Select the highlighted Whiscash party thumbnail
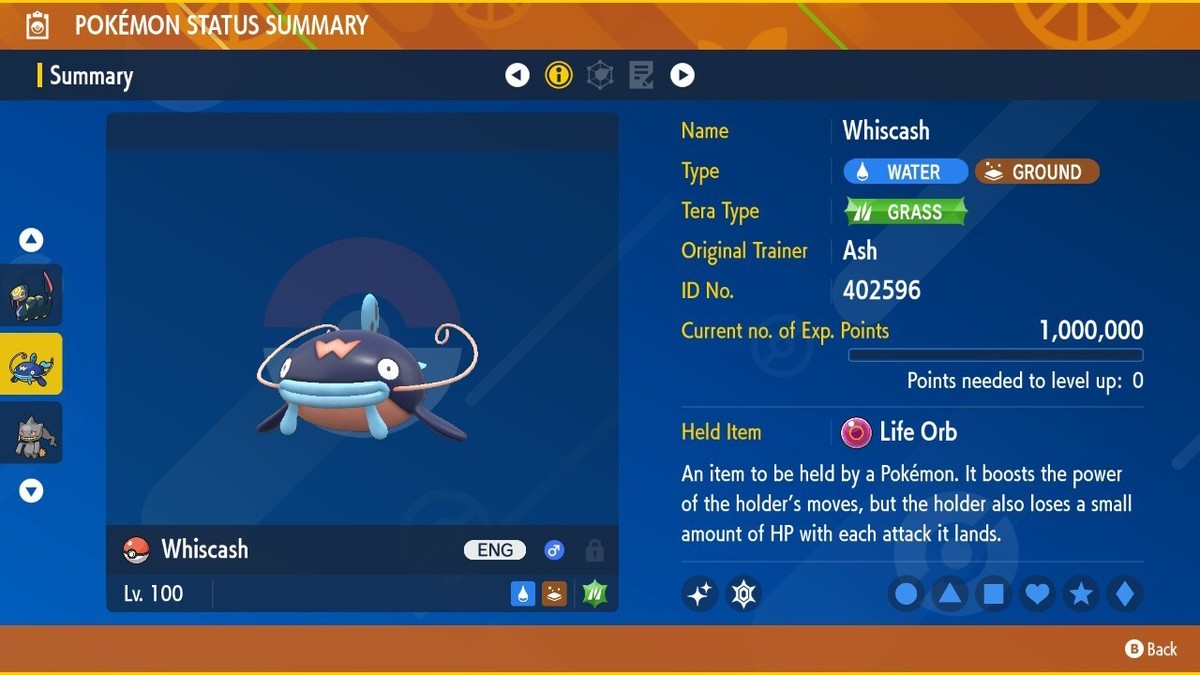Screen dimensions: 1200x675 [x=32, y=364]
